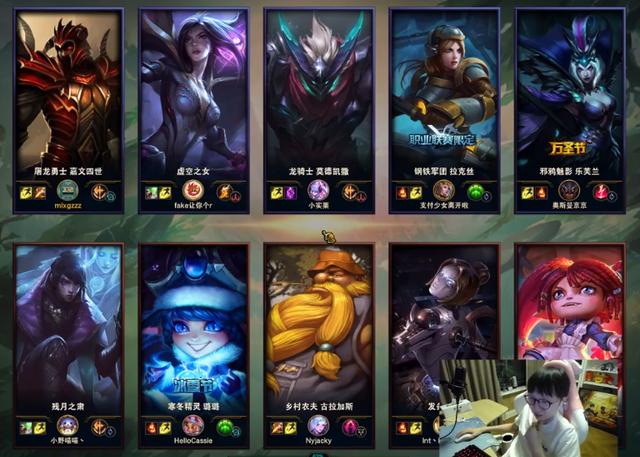Click Nyjacky's summoner profile icon
Image resolution: width=640 pixels, height=457 pixels.
click(318, 426)
